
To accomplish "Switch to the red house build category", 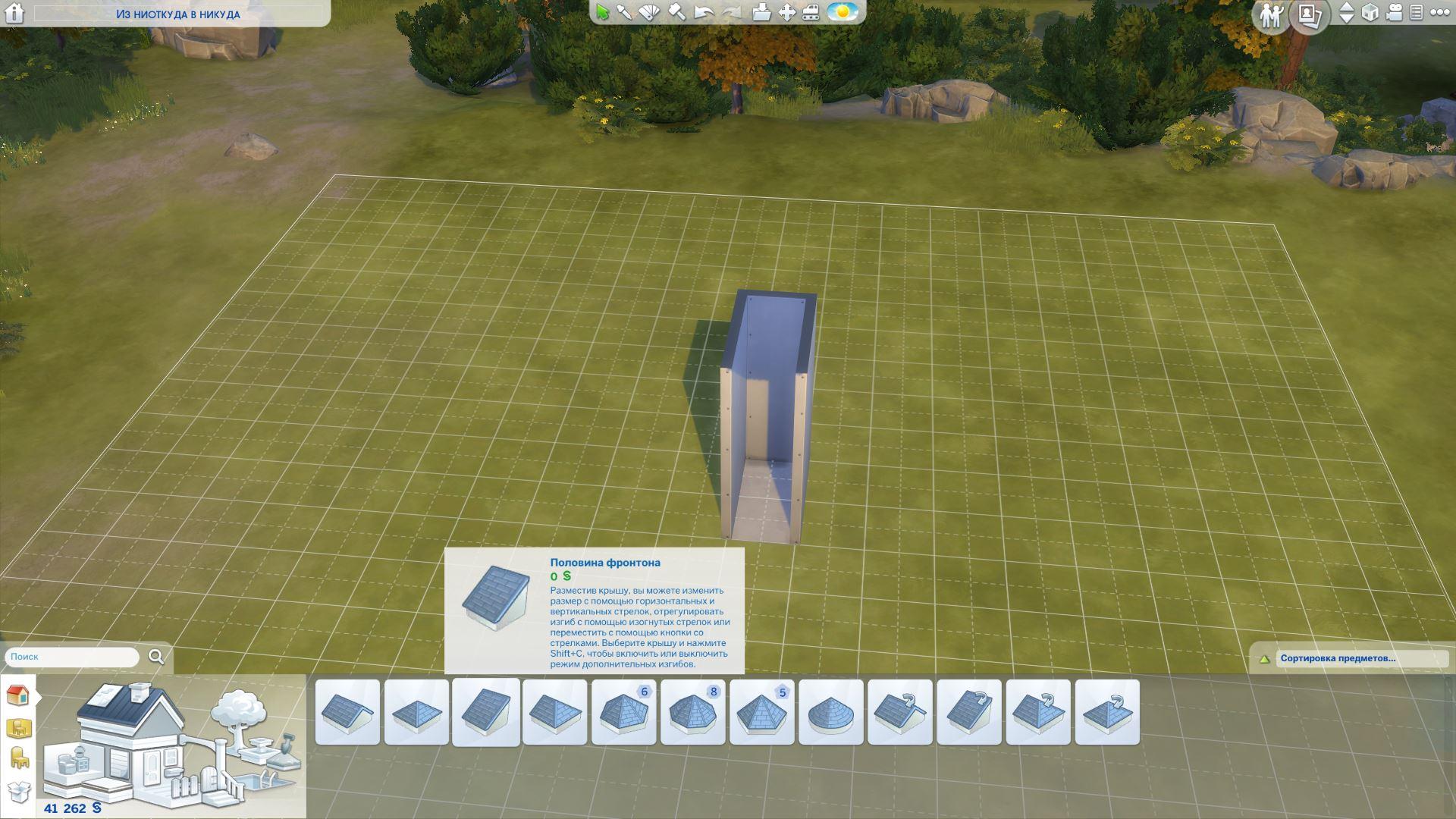I will coord(17,695).
